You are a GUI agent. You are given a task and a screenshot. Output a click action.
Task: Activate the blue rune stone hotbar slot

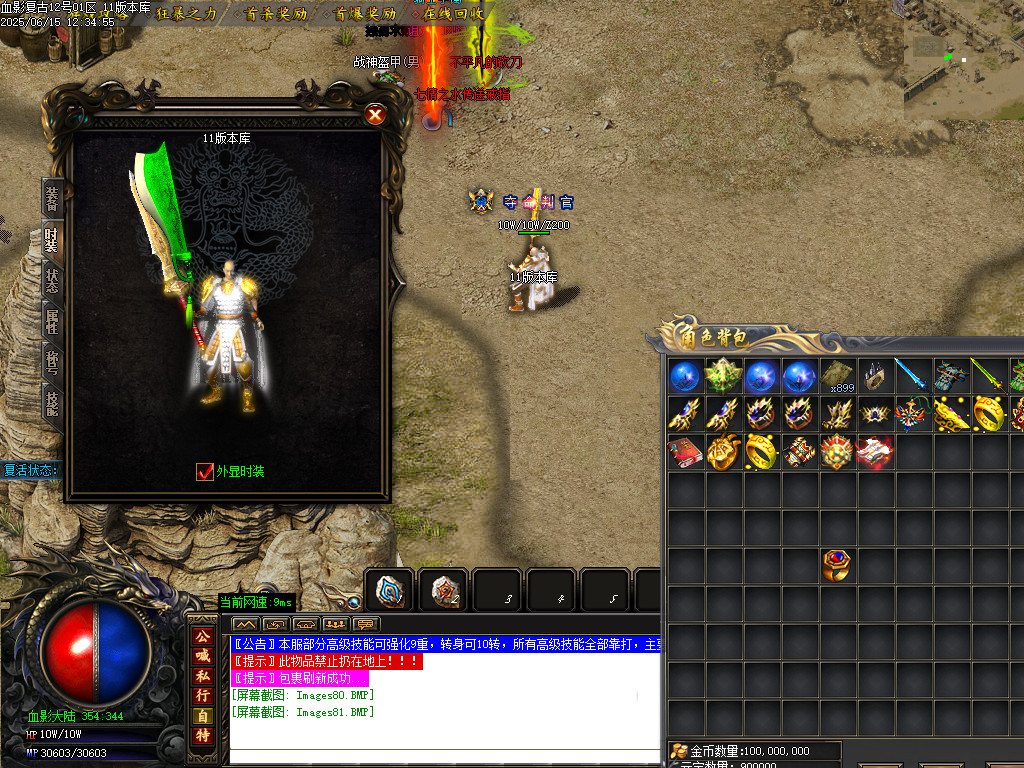point(390,590)
